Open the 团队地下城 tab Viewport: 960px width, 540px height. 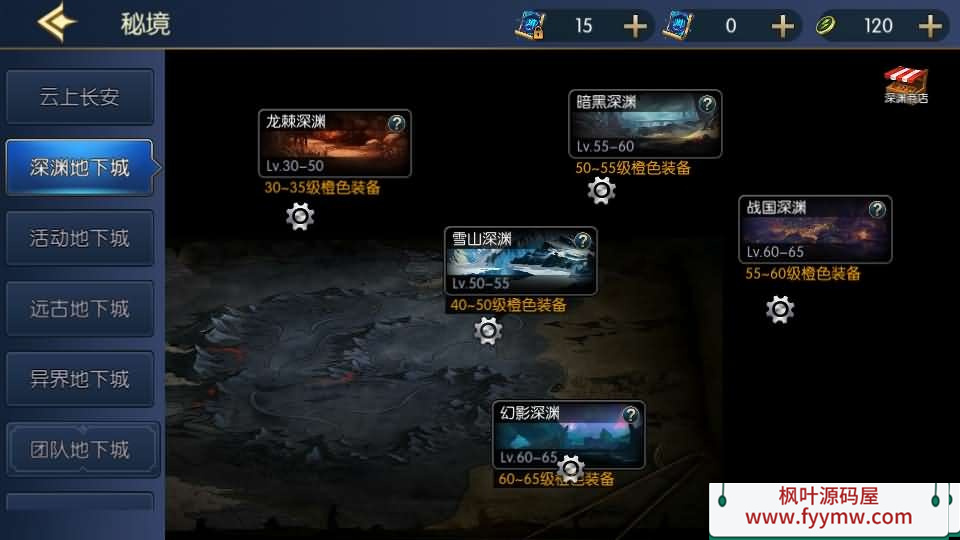pyautogui.click(x=80, y=450)
